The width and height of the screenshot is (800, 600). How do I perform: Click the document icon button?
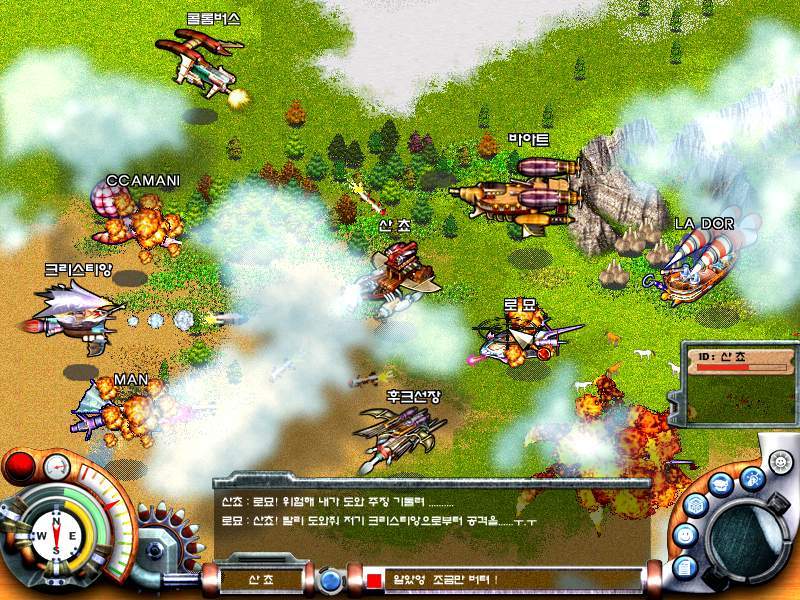(685, 567)
